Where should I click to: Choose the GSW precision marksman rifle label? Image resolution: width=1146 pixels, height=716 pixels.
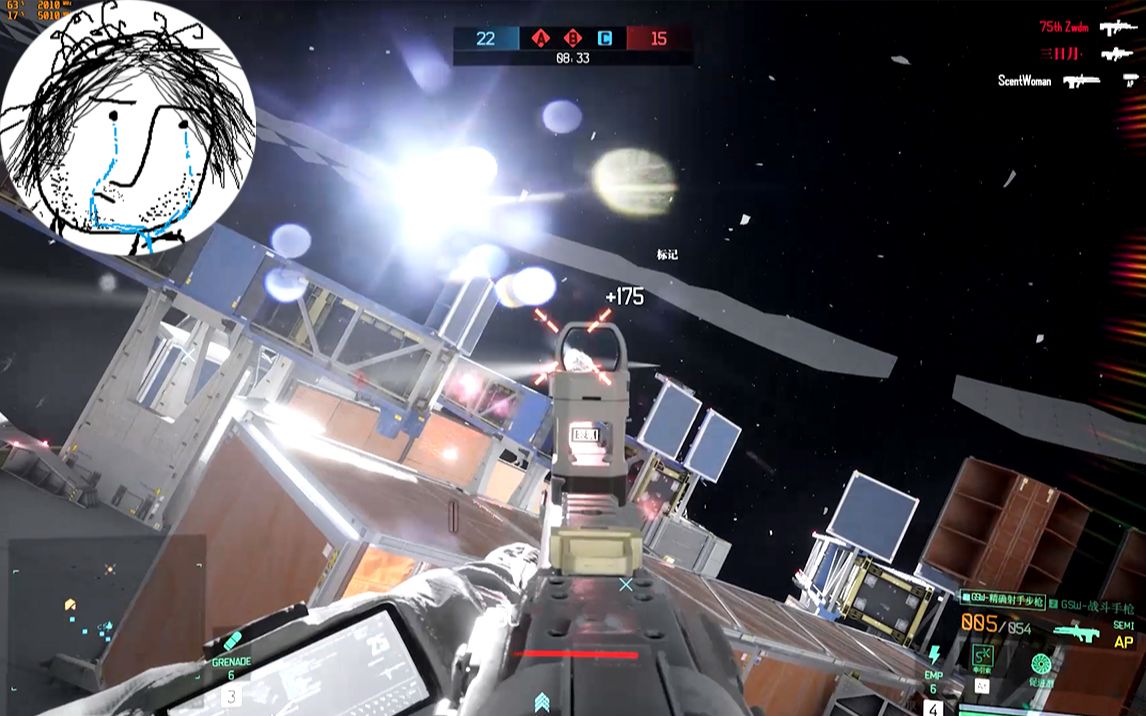1002,597
